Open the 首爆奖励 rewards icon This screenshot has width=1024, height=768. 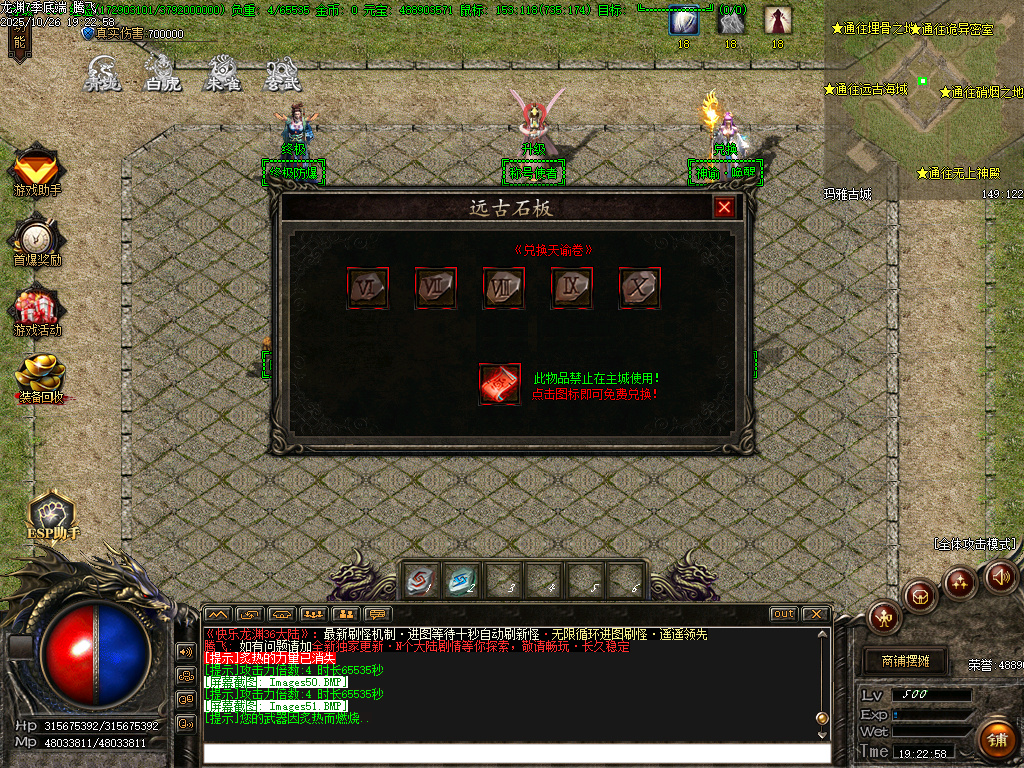click(37, 238)
